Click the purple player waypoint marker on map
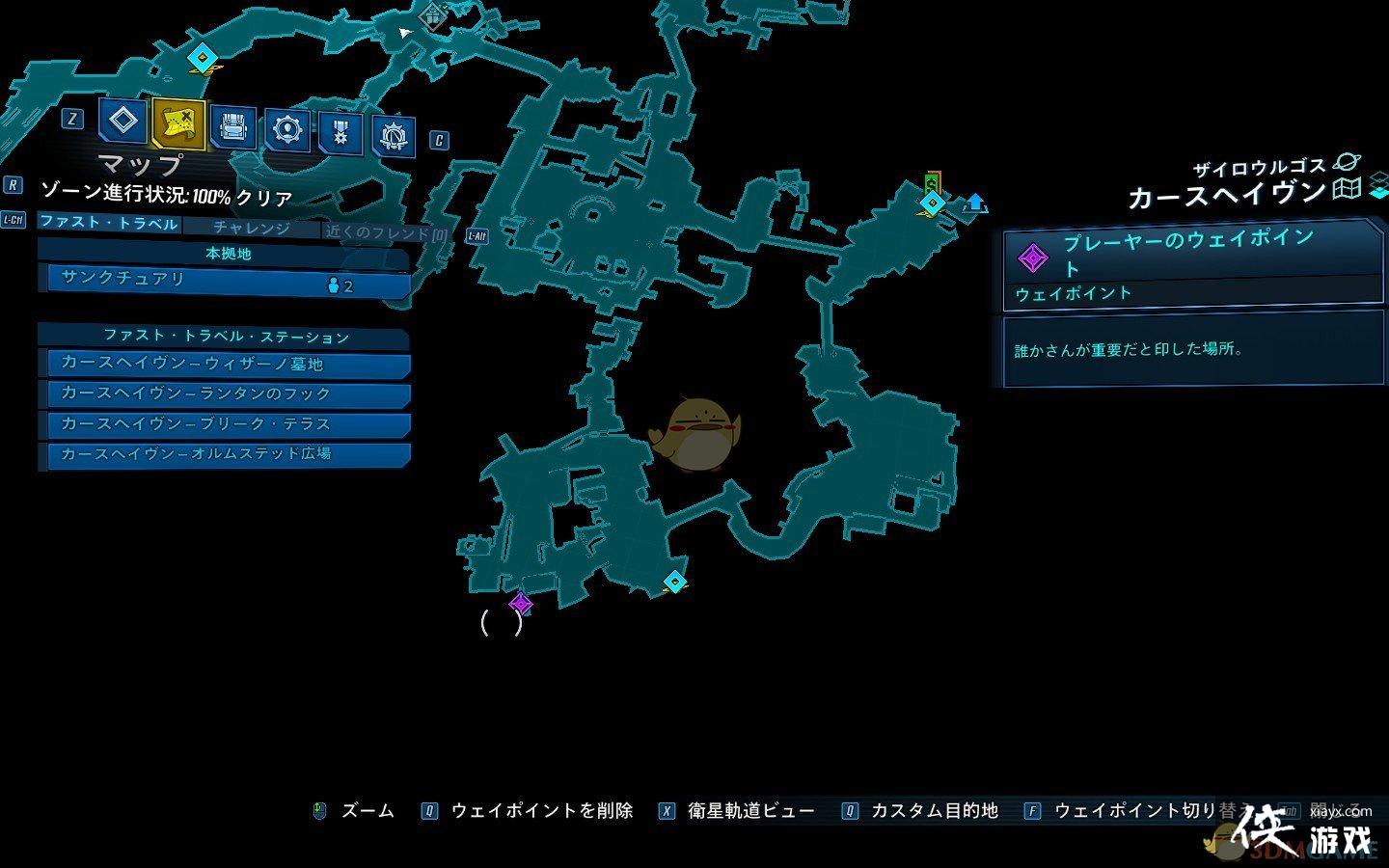Viewport: 1389px width, 868px height. (521, 604)
